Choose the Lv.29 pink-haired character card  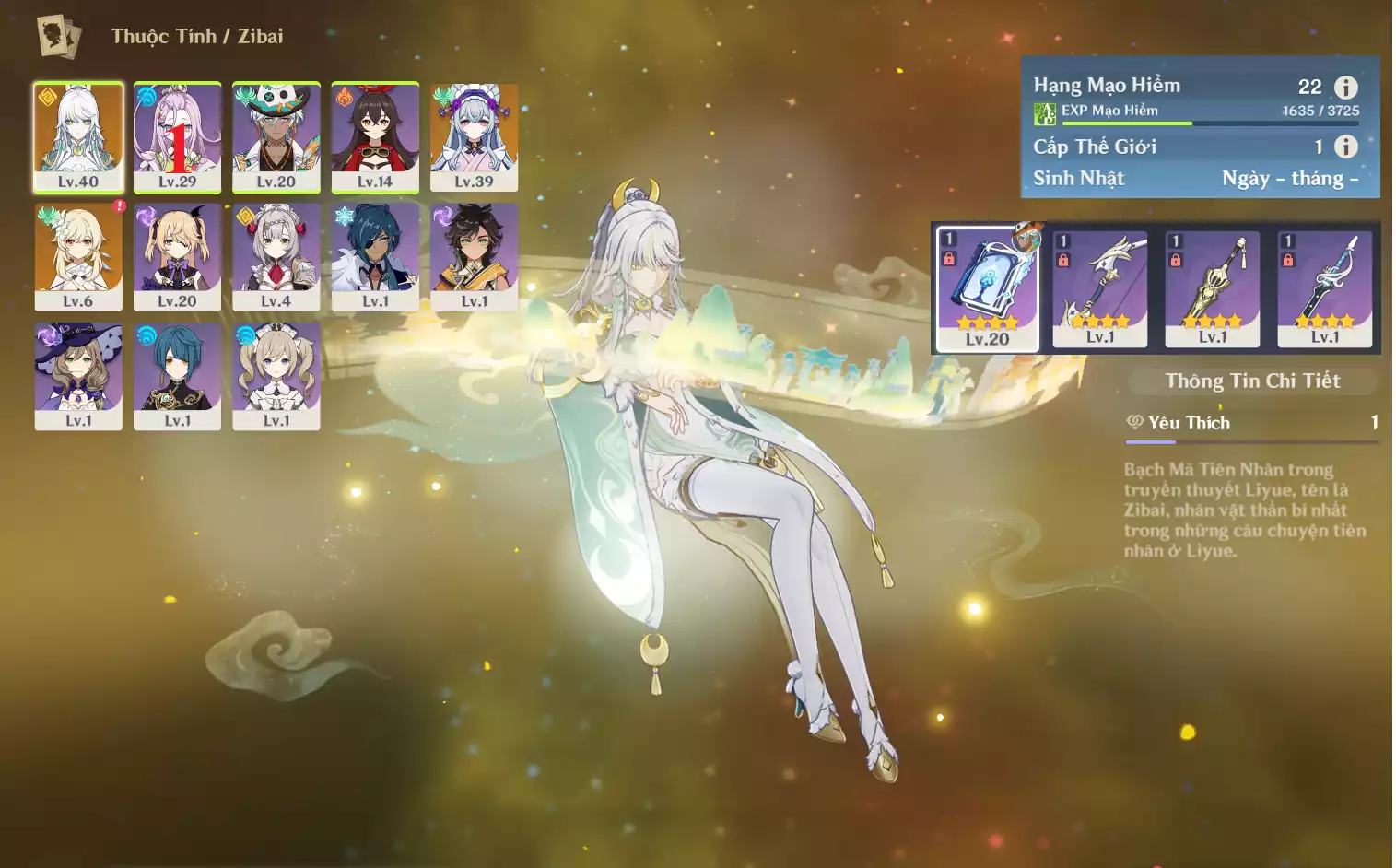(177, 136)
